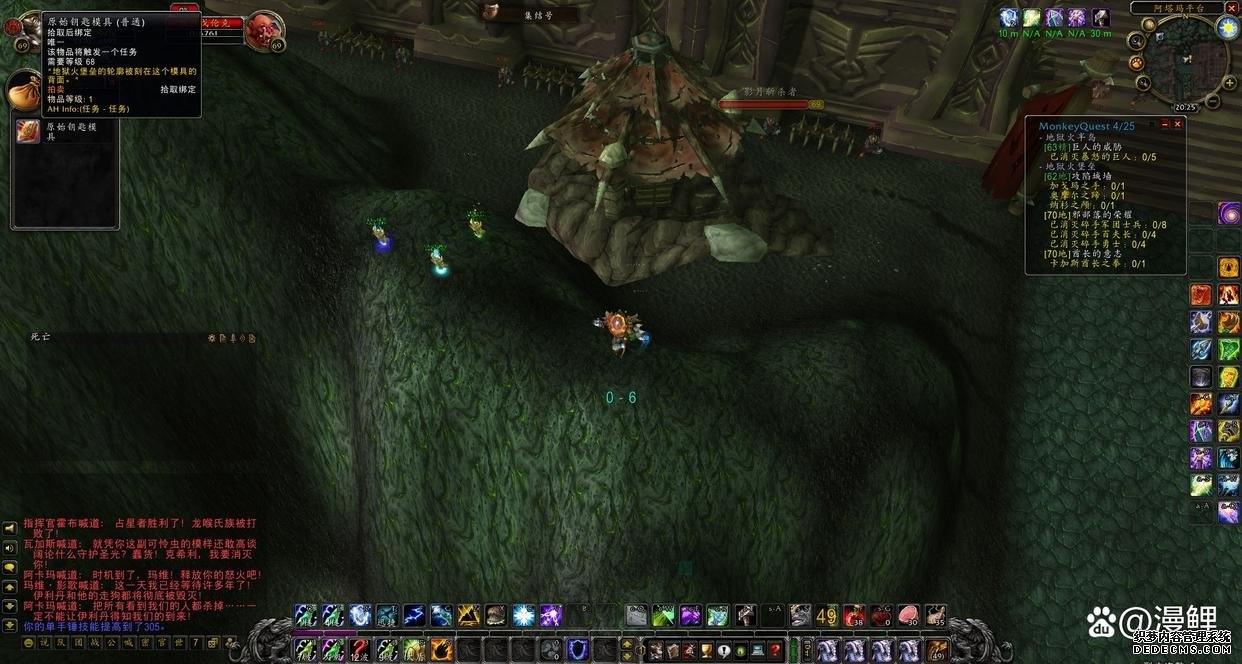Image resolution: width=1242 pixels, height=664 pixels.
Task: Open the minimap tracking paw icon
Action: click(x=1137, y=63)
